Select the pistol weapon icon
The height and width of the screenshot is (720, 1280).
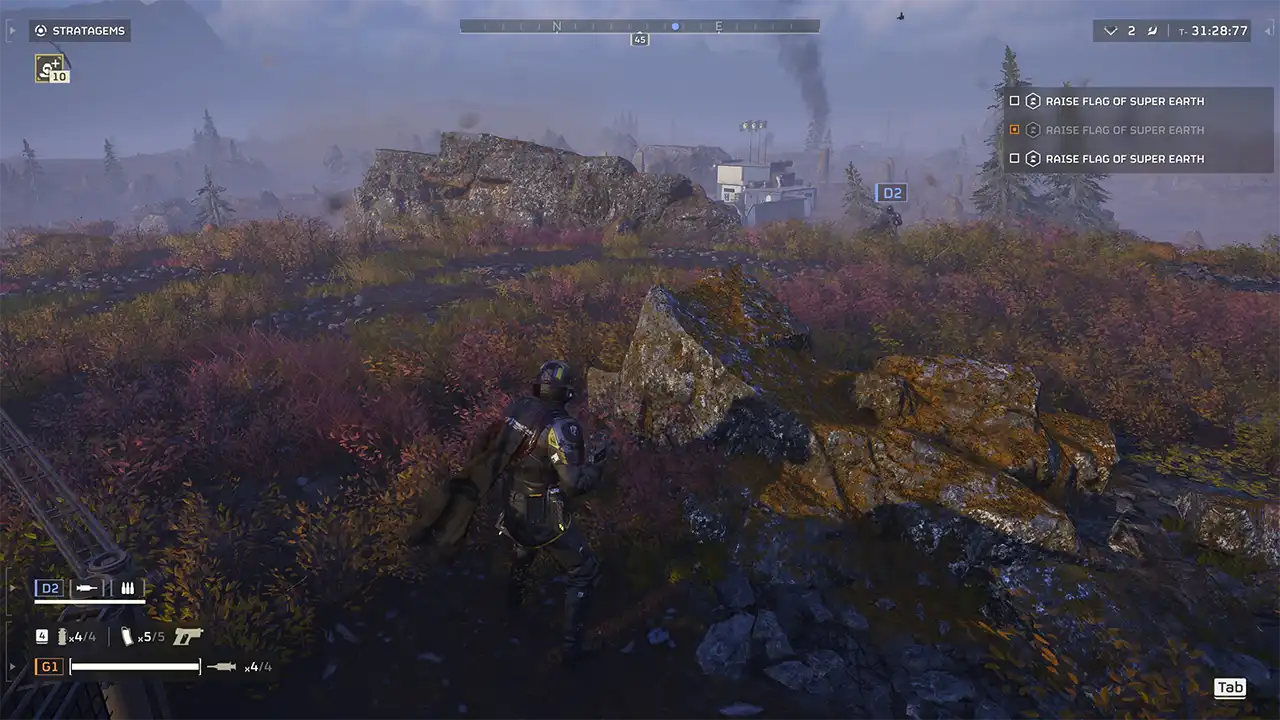tap(187, 636)
